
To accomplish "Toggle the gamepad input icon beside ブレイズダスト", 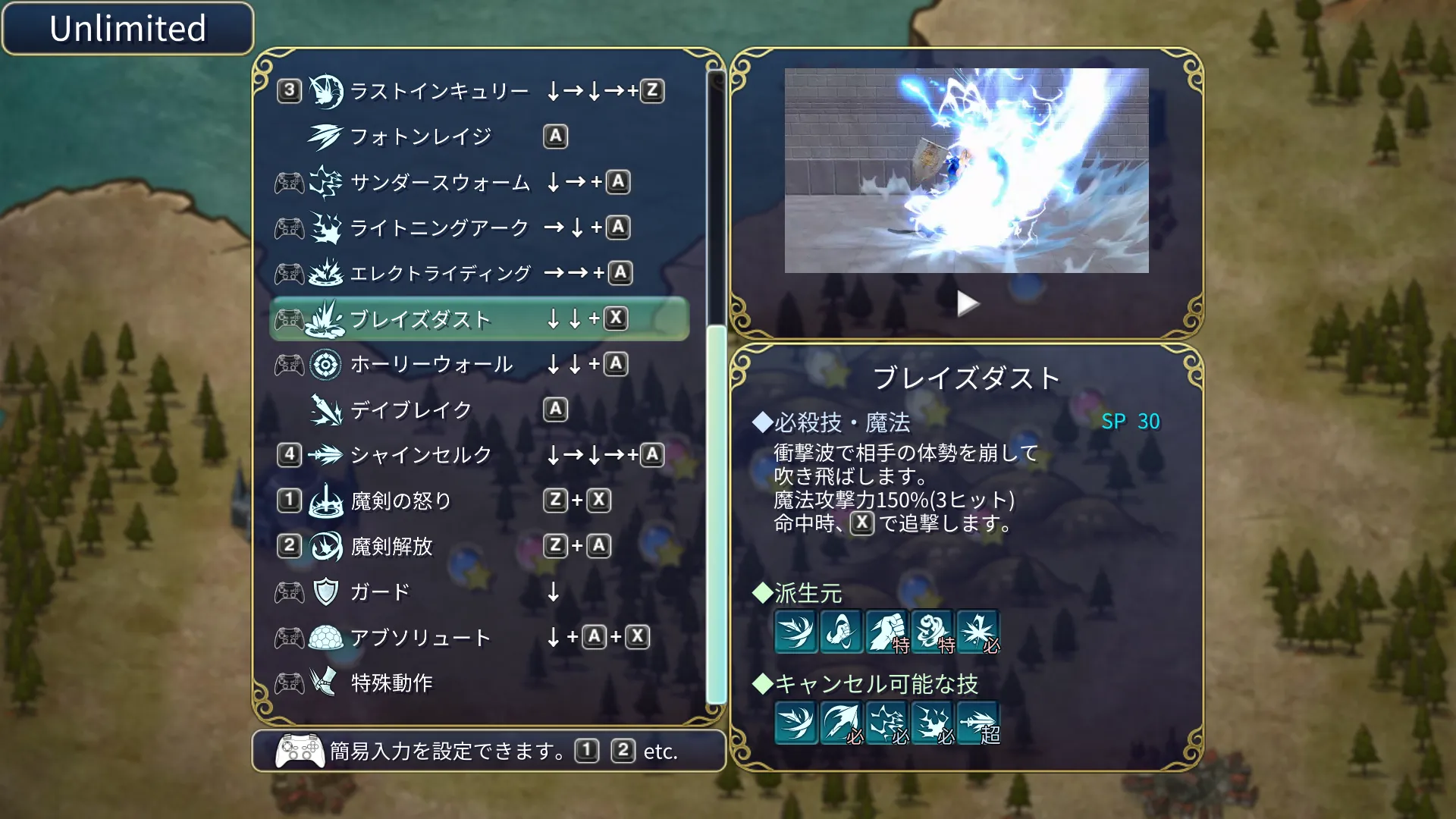I will (288, 319).
